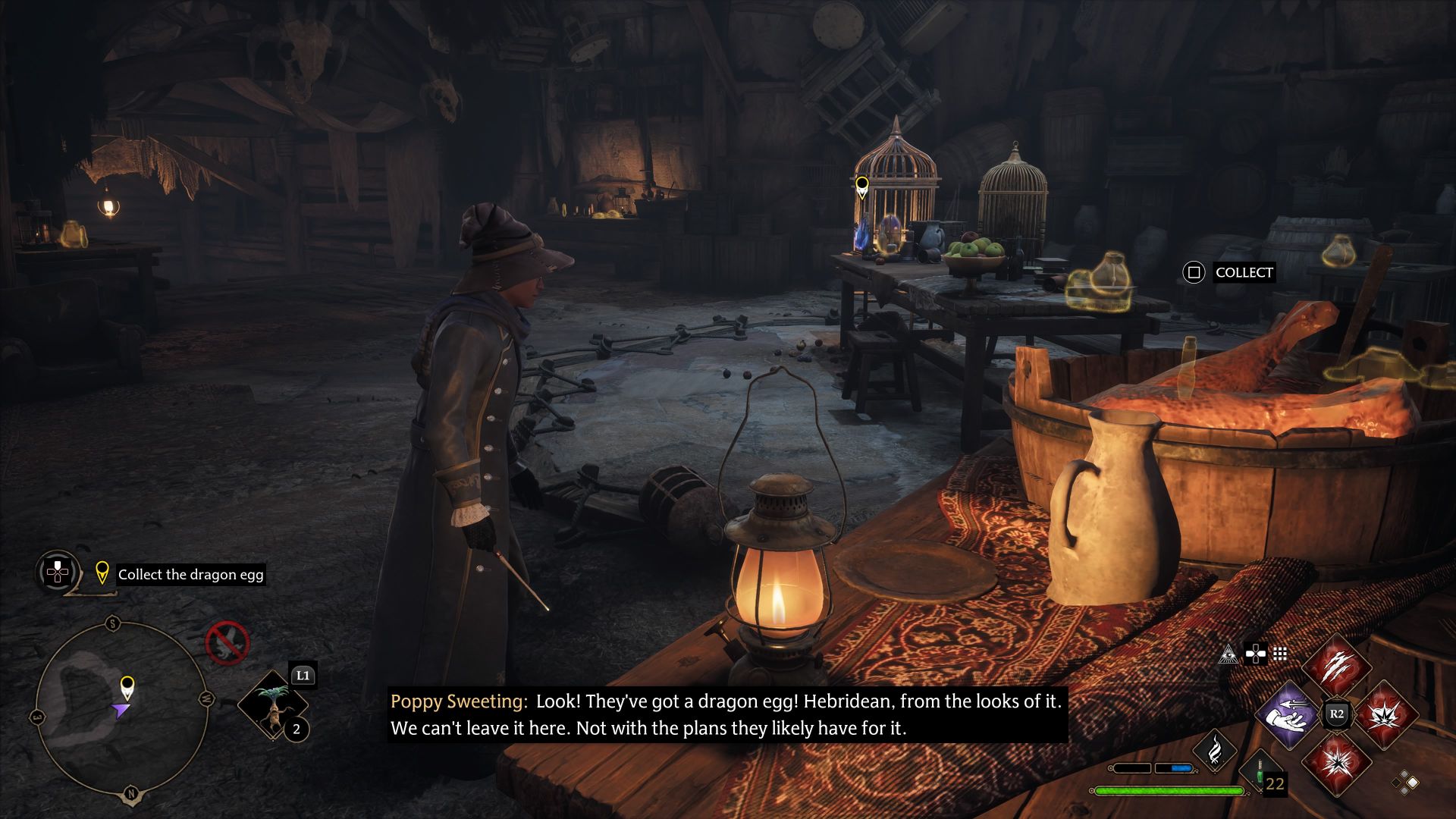Switch spell set using the four-diamond selector

pyautogui.click(x=1405, y=783)
